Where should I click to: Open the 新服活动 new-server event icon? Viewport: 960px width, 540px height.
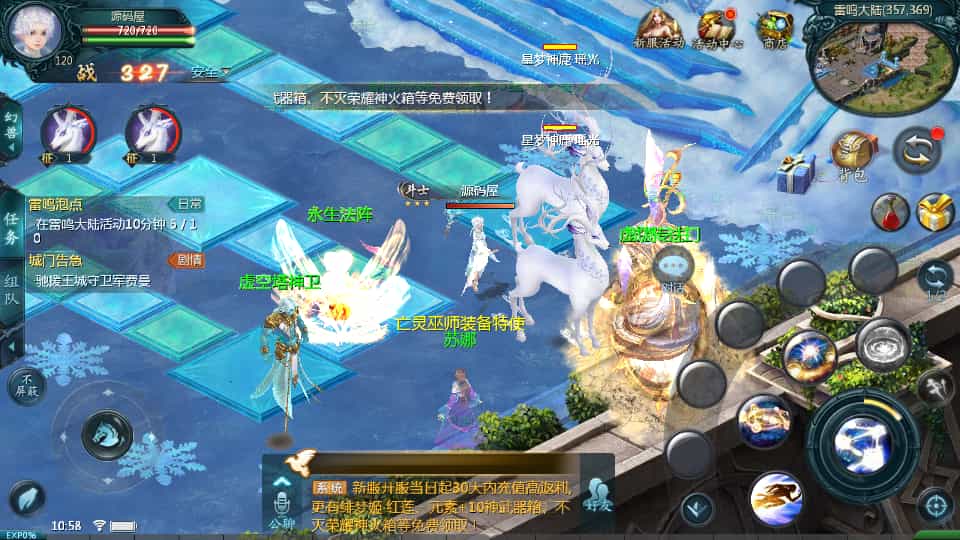[x=660, y=27]
